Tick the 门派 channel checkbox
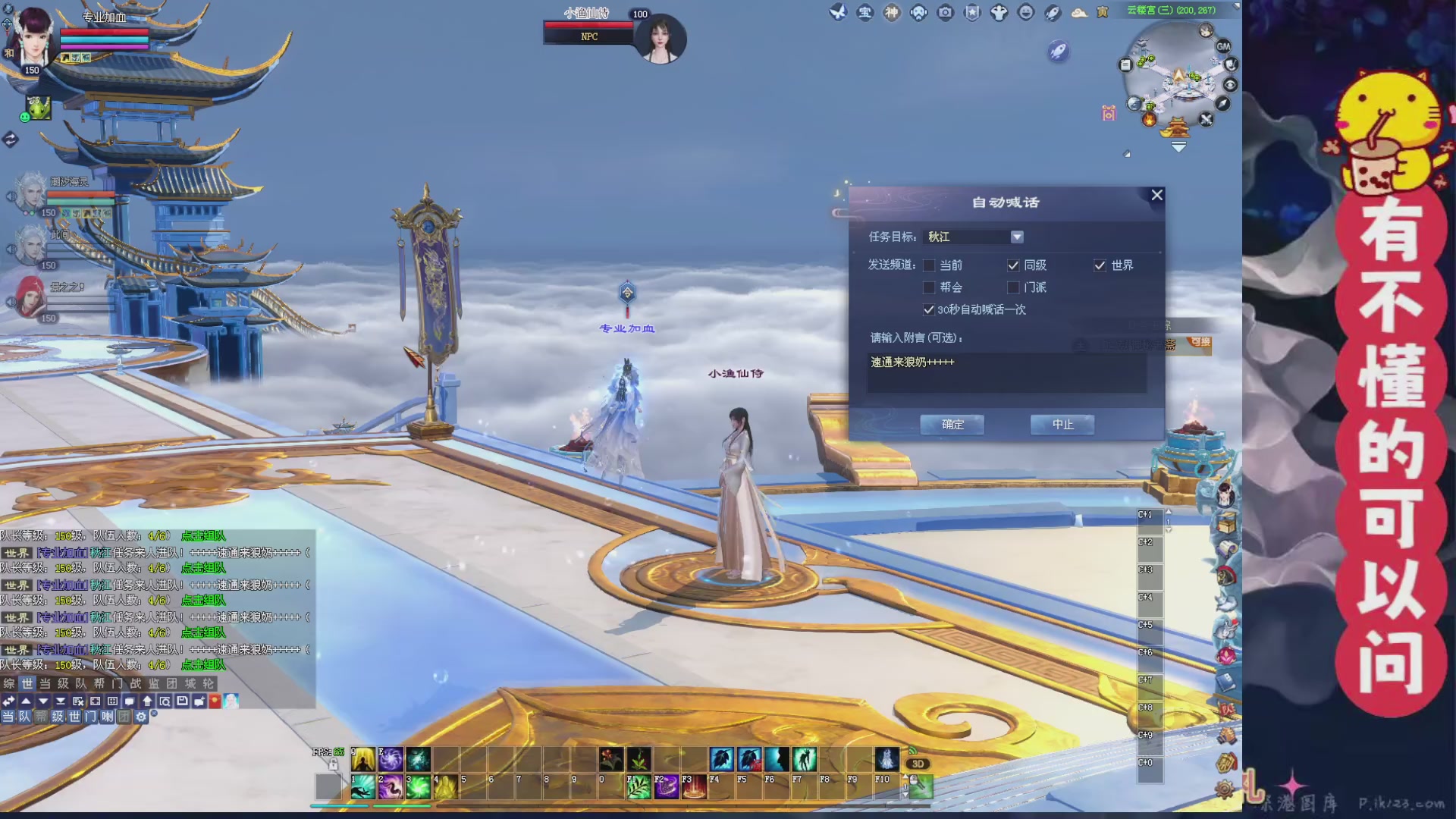This screenshot has height=819, width=1456. [x=1013, y=287]
